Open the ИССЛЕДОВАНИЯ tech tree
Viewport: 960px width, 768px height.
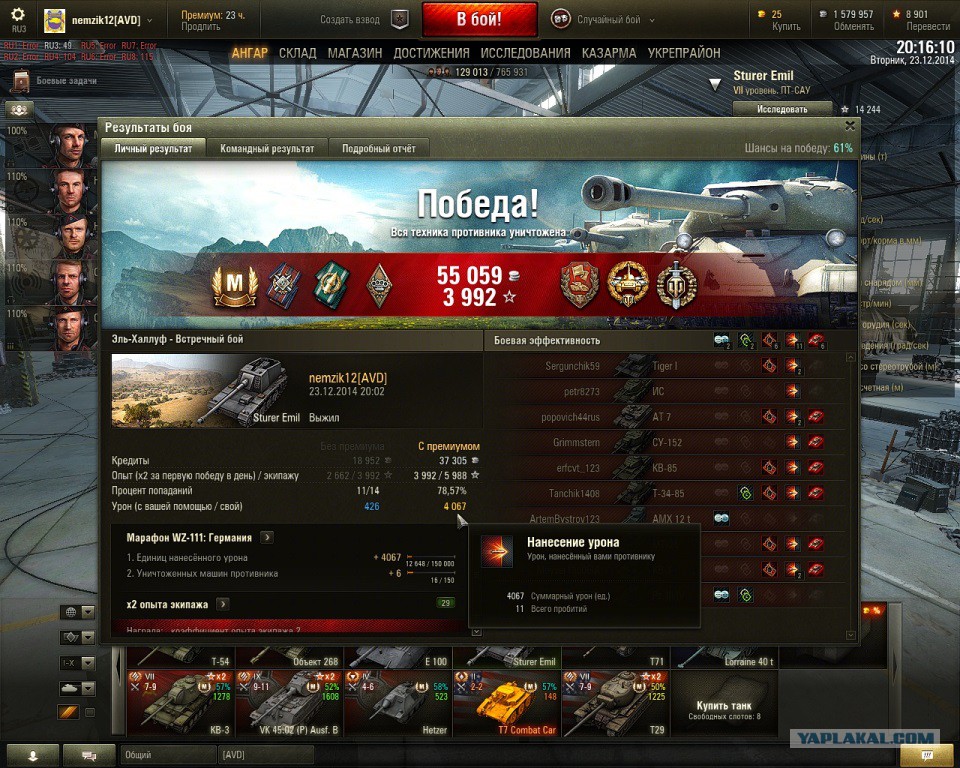click(x=525, y=53)
